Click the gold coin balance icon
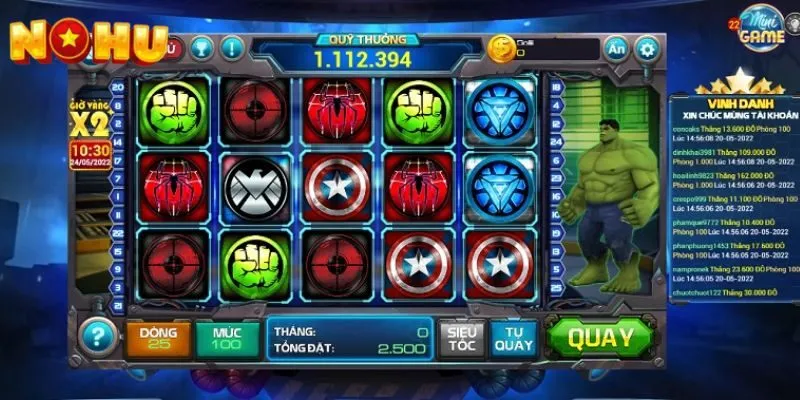The image size is (800, 400). click(x=500, y=47)
